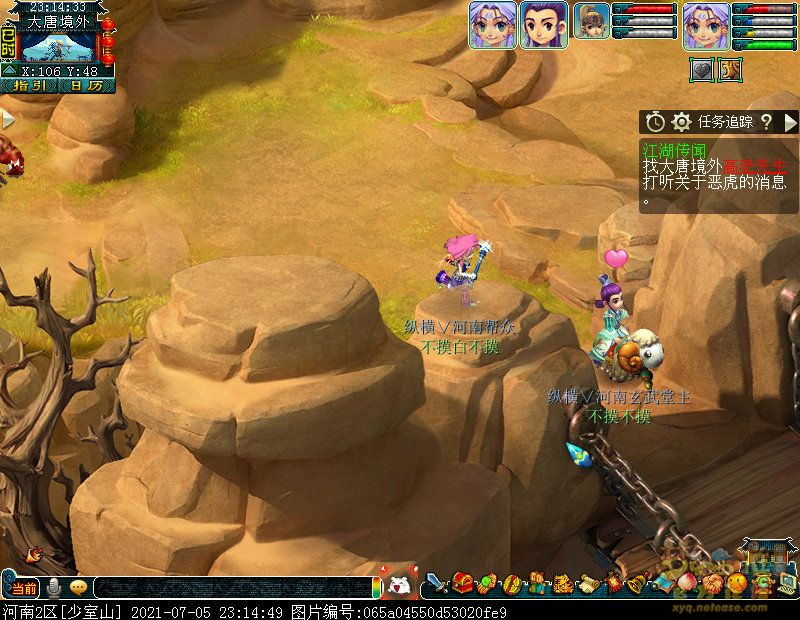Image resolution: width=800 pixels, height=620 pixels.
Task: Click the golden bell icon in toolbar
Action: tap(638, 583)
